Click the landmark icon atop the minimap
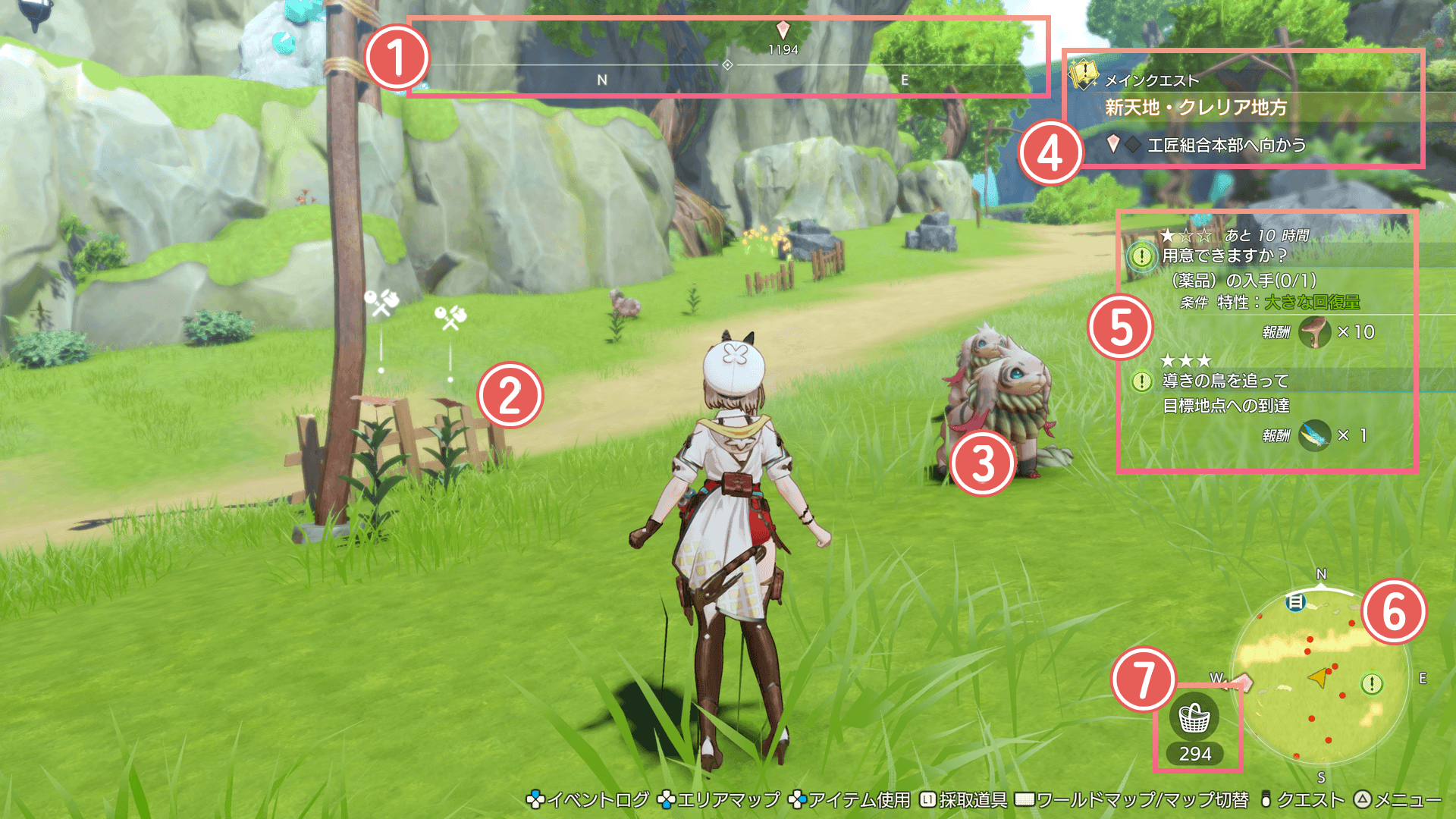Image resolution: width=1456 pixels, height=819 pixels. click(1295, 602)
